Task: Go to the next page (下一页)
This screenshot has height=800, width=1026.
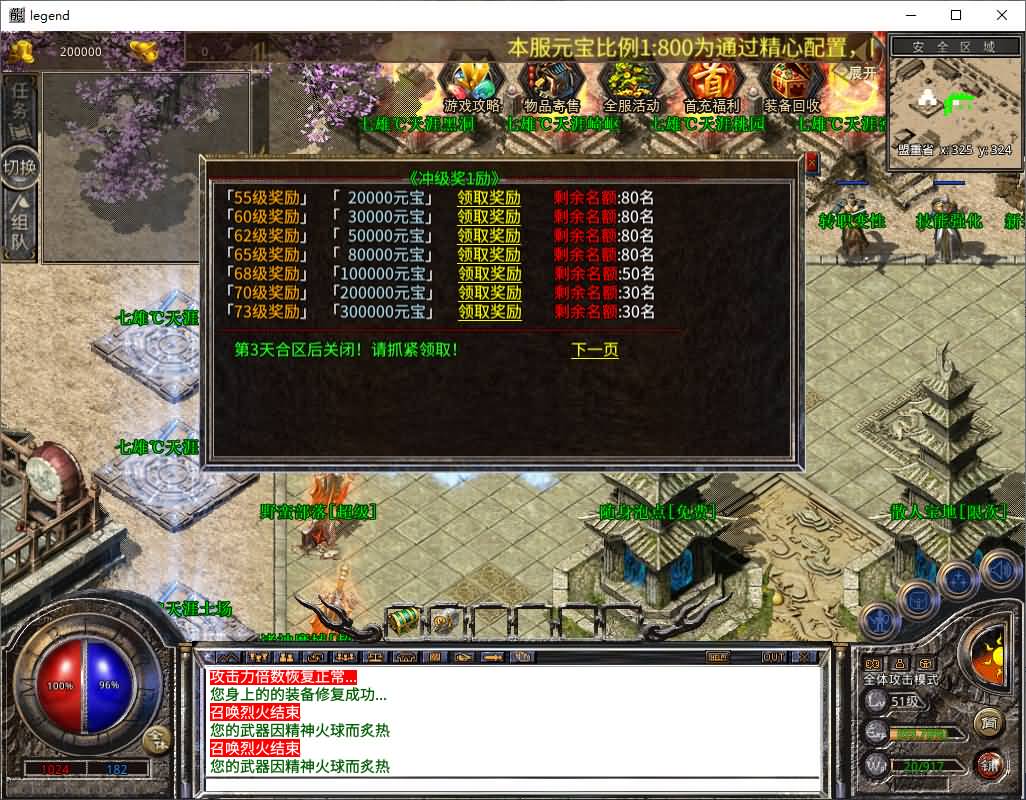Action: tap(594, 350)
